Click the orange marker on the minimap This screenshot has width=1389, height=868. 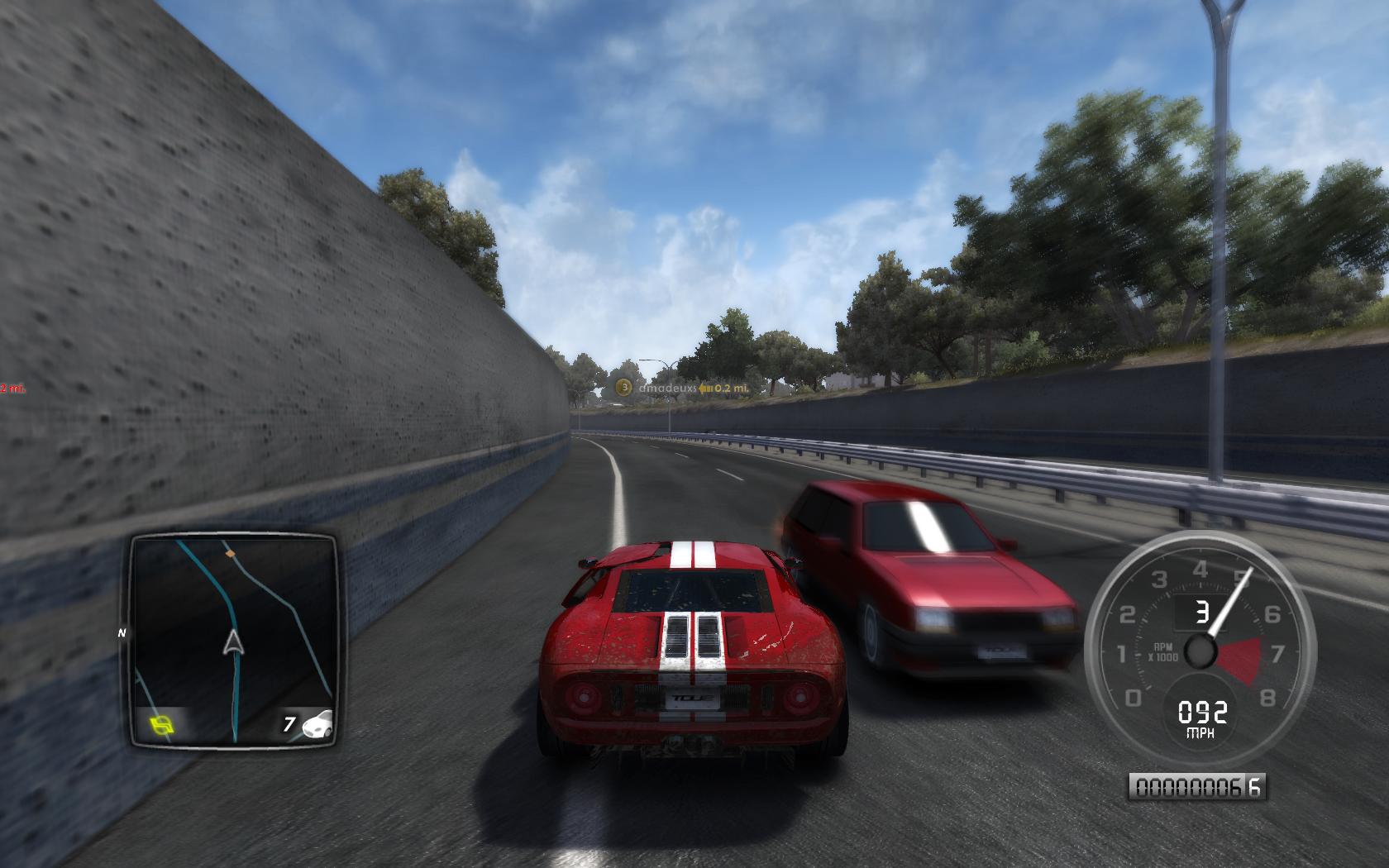click(231, 551)
